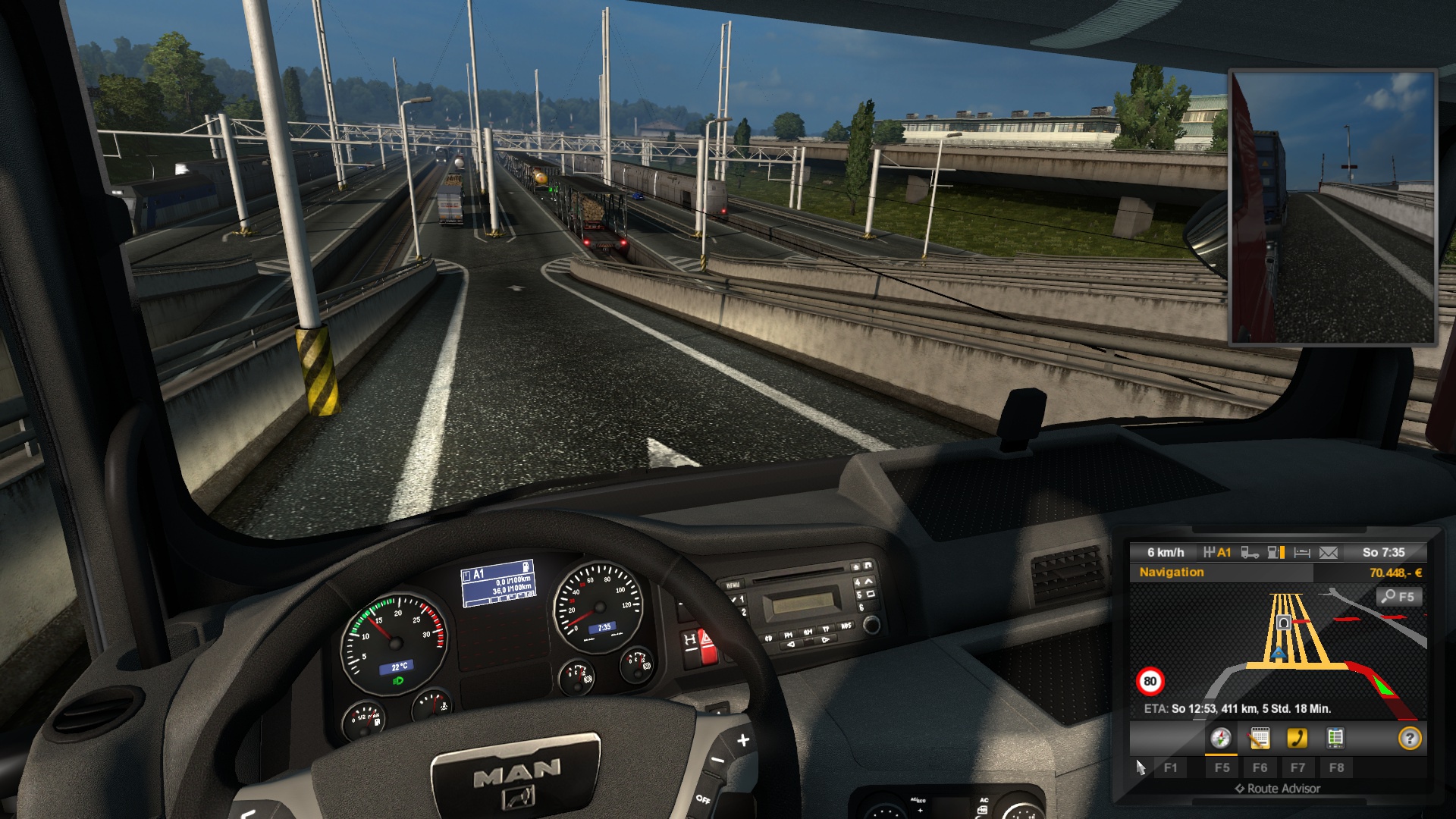Open the yellow phone assistance tab
This screenshot has height=819, width=1456.
coord(1297,738)
